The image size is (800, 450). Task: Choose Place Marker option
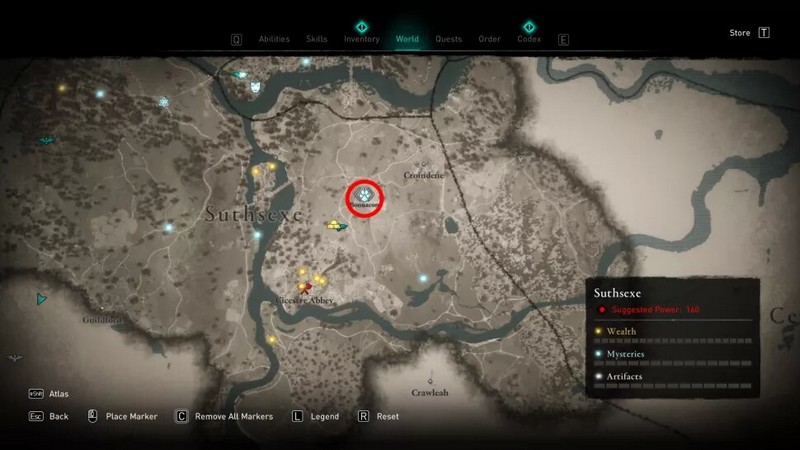(x=131, y=416)
